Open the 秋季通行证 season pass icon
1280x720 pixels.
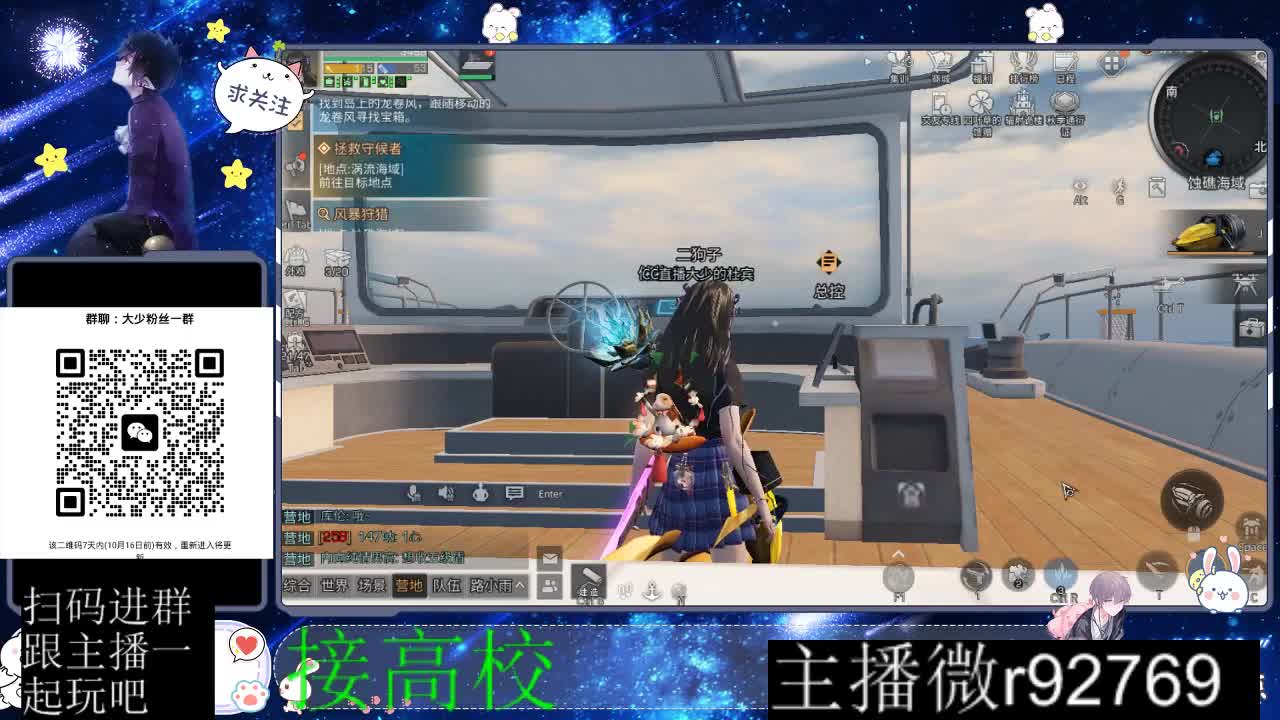[x=1063, y=101]
